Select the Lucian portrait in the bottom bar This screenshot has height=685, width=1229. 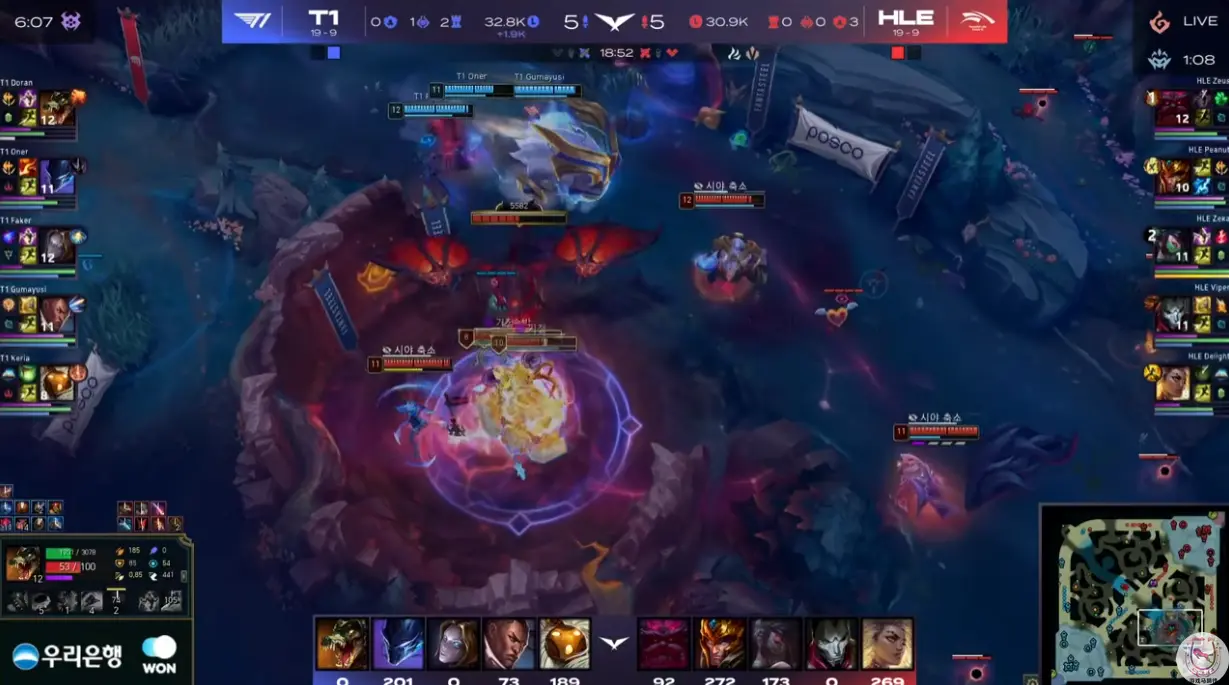coord(509,643)
